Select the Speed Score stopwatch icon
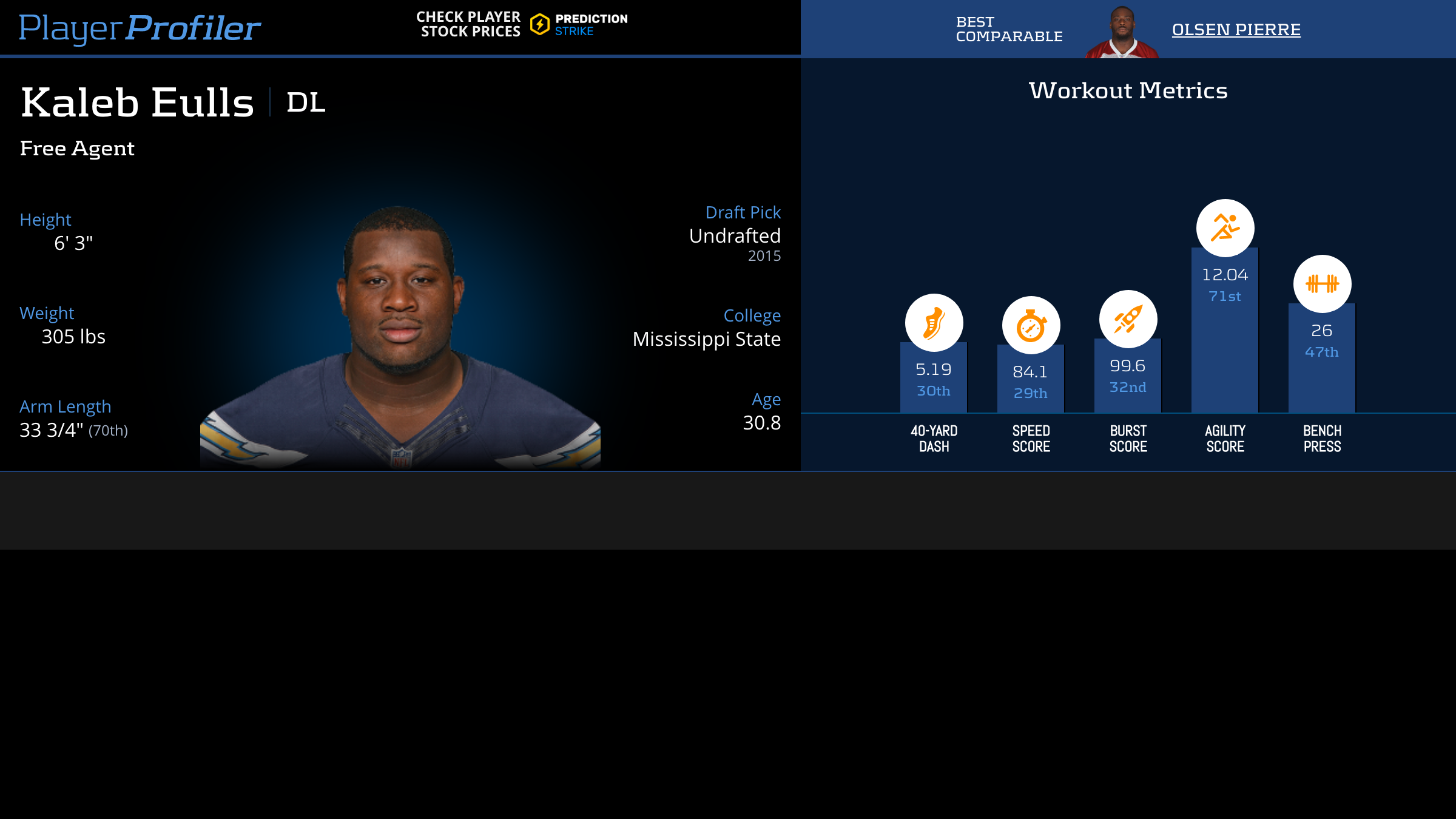Image resolution: width=1456 pixels, height=819 pixels. coord(1031,326)
